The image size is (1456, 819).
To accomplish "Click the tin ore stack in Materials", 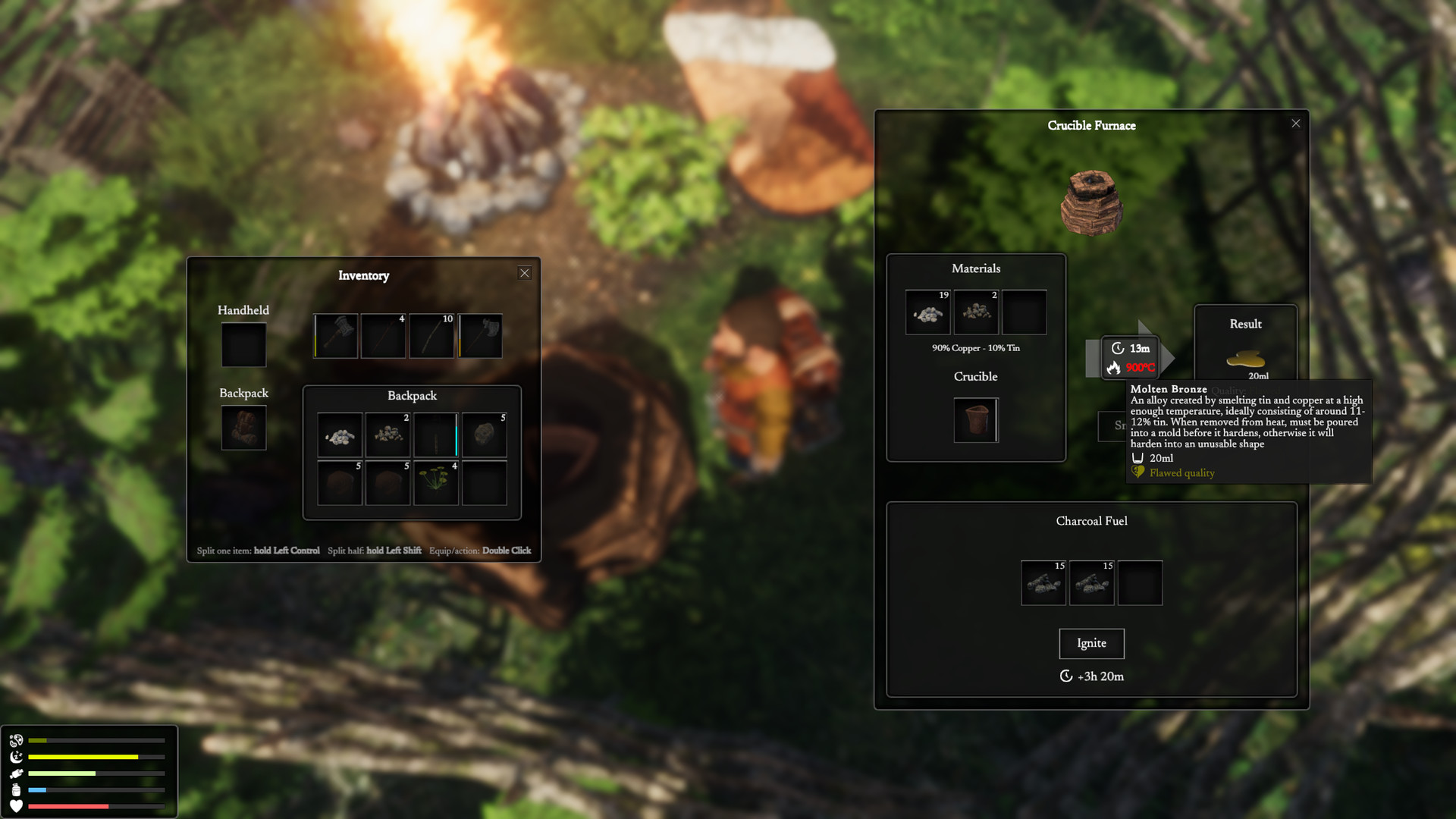I will click(975, 312).
